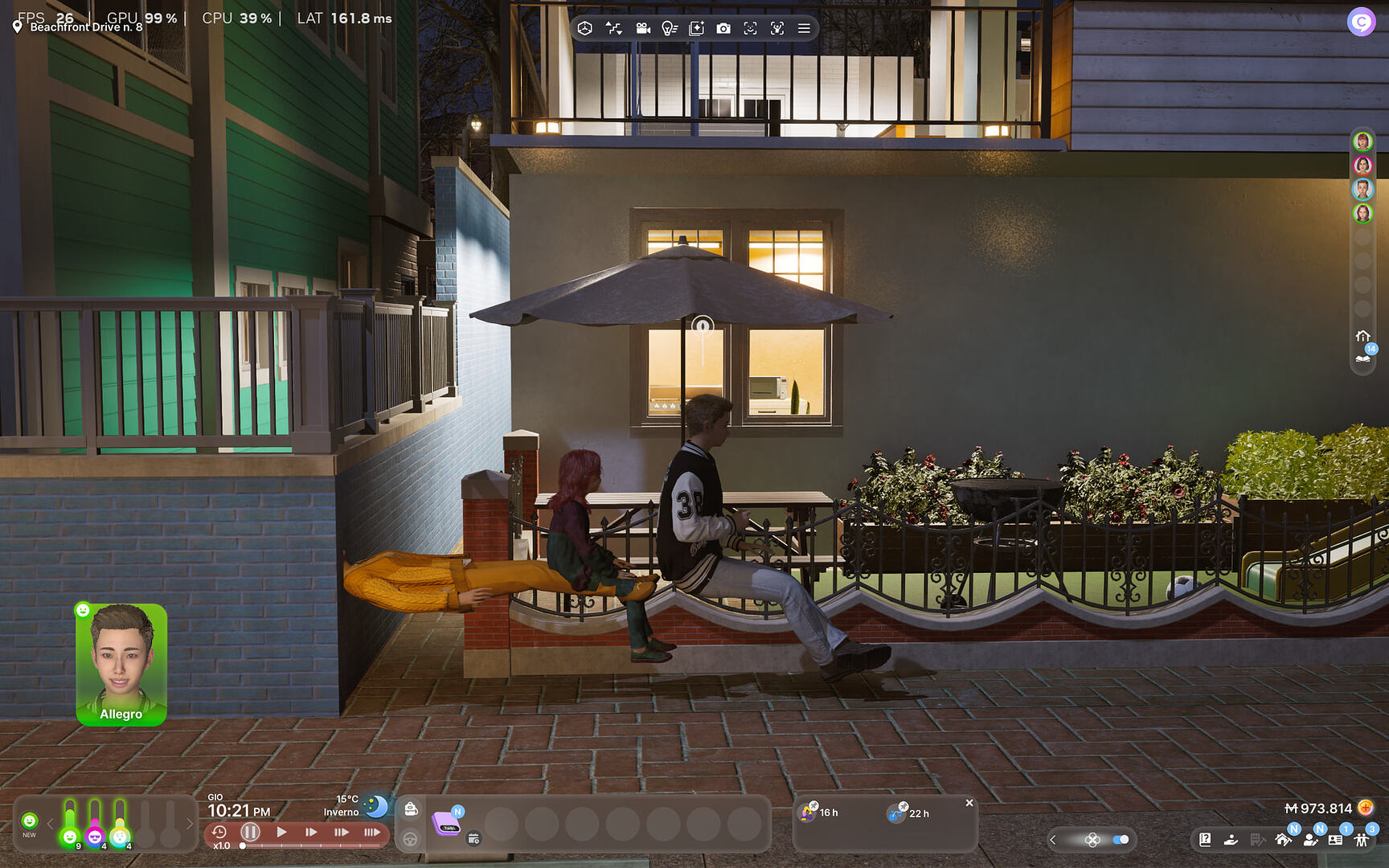Expand the needs panel right chevron

[191, 823]
